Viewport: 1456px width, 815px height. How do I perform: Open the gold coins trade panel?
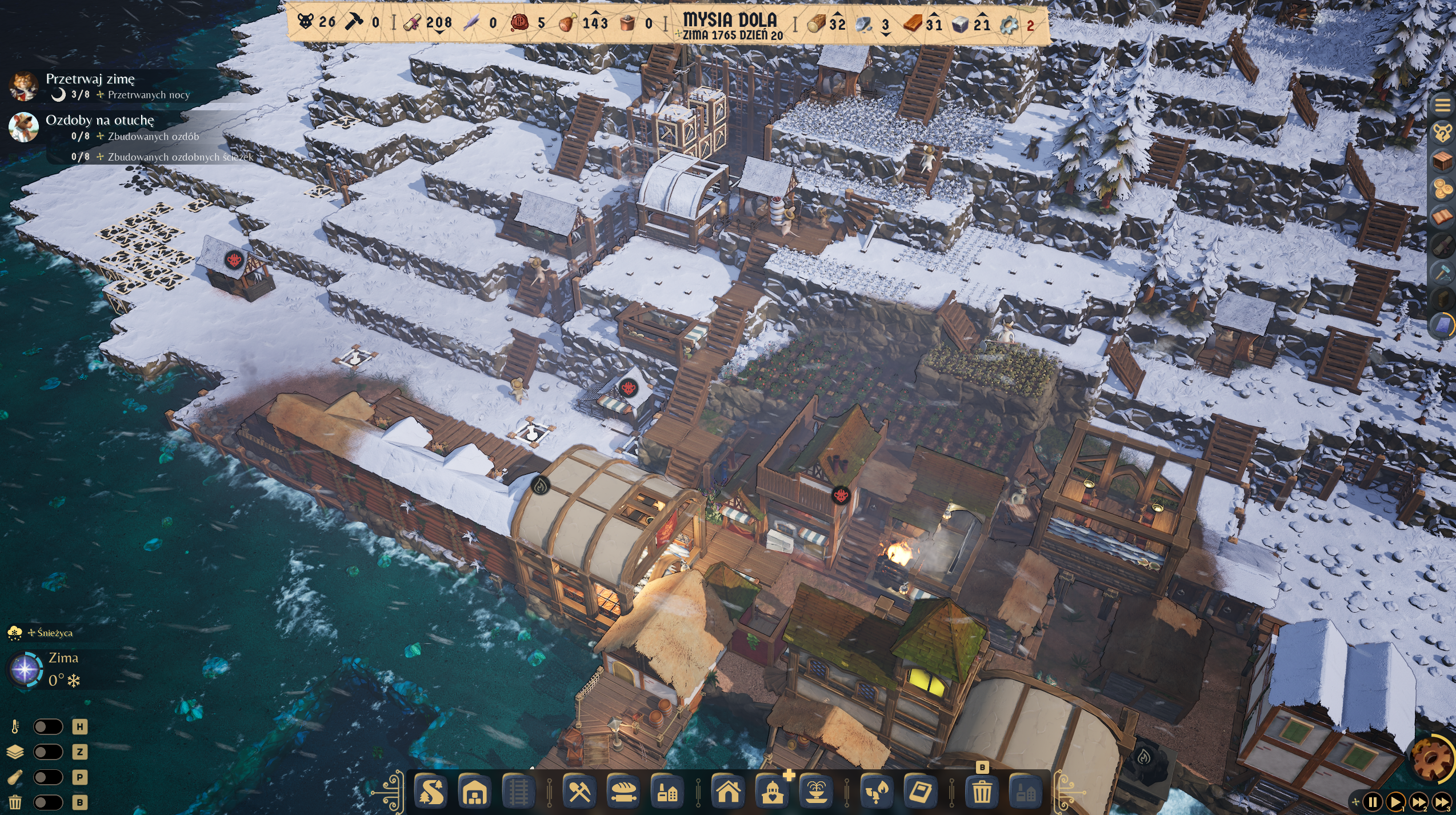(1442, 189)
